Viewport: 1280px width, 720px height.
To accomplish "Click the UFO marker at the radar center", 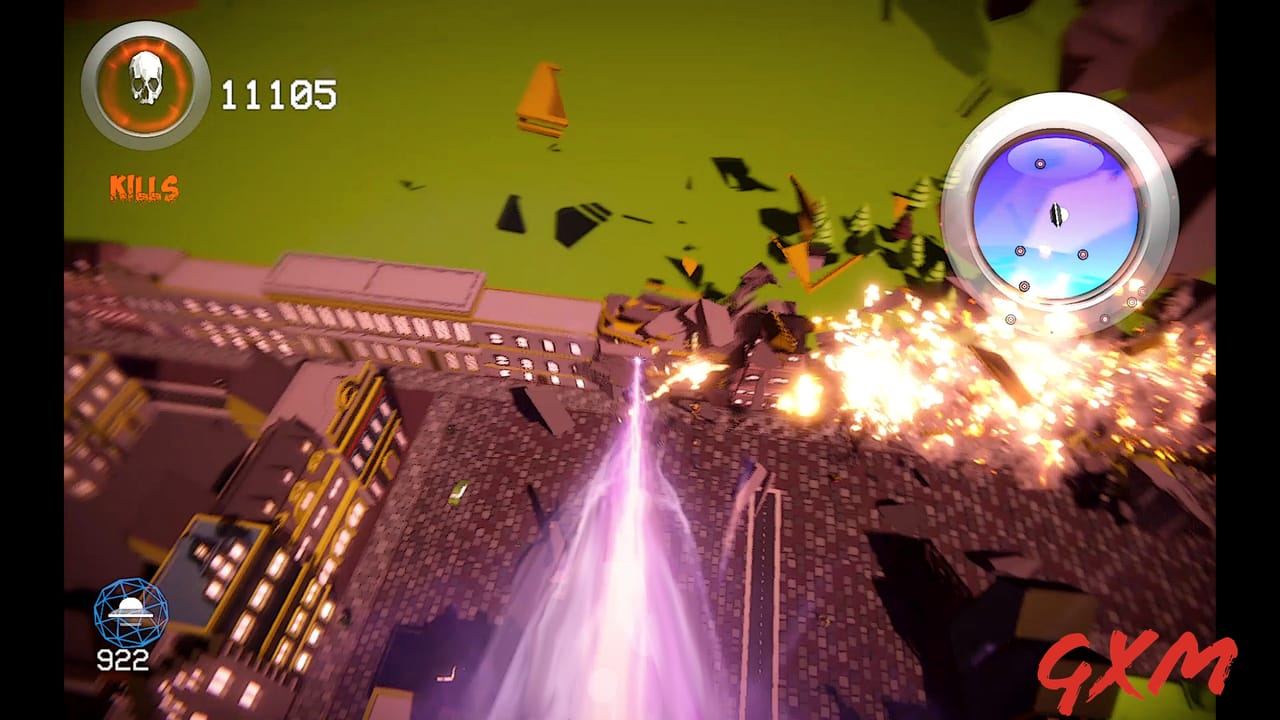I will [x=1058, y=214].
